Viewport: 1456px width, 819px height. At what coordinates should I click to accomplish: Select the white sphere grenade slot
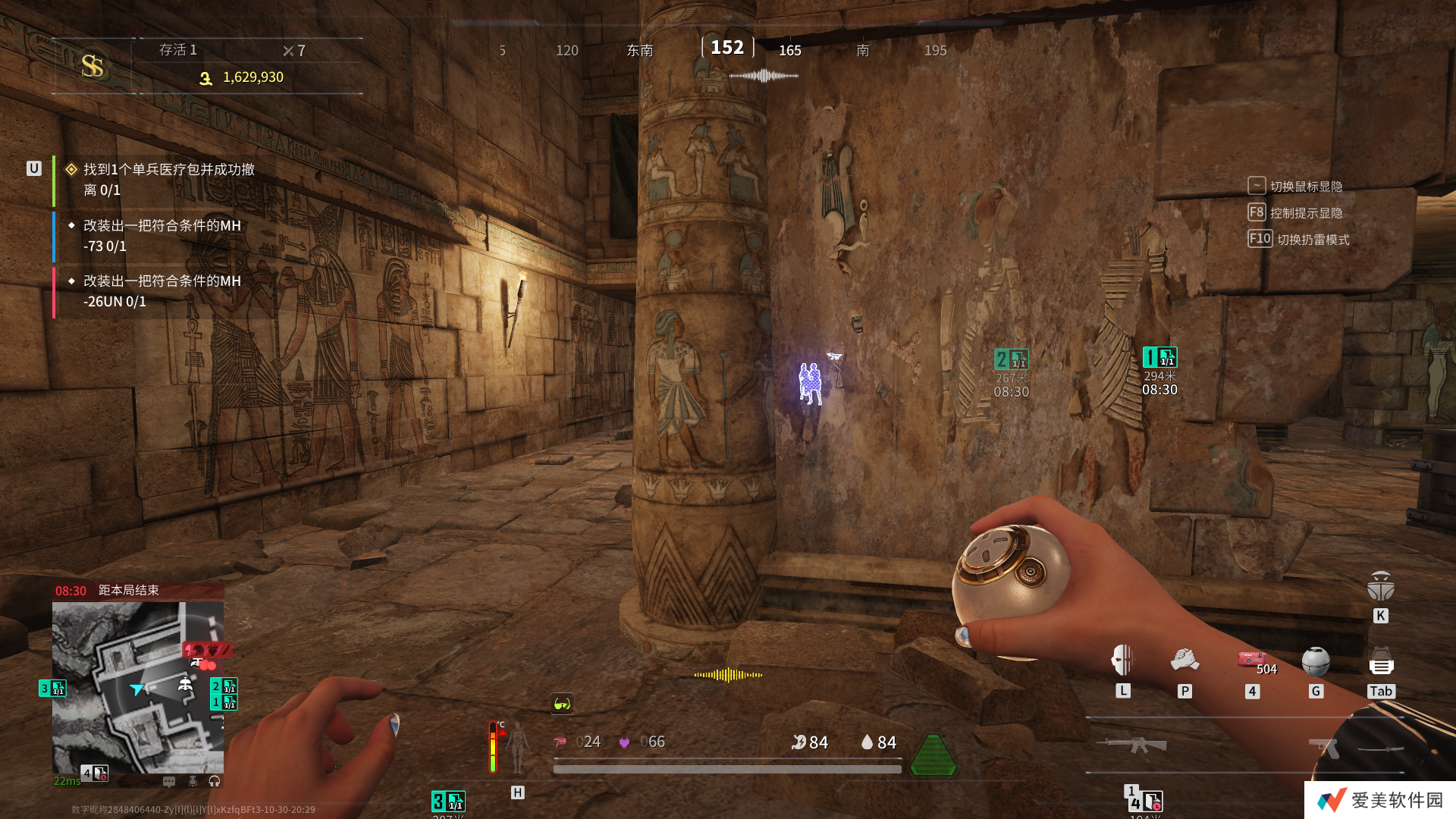pyautogui.click(x=1316, y=661)
